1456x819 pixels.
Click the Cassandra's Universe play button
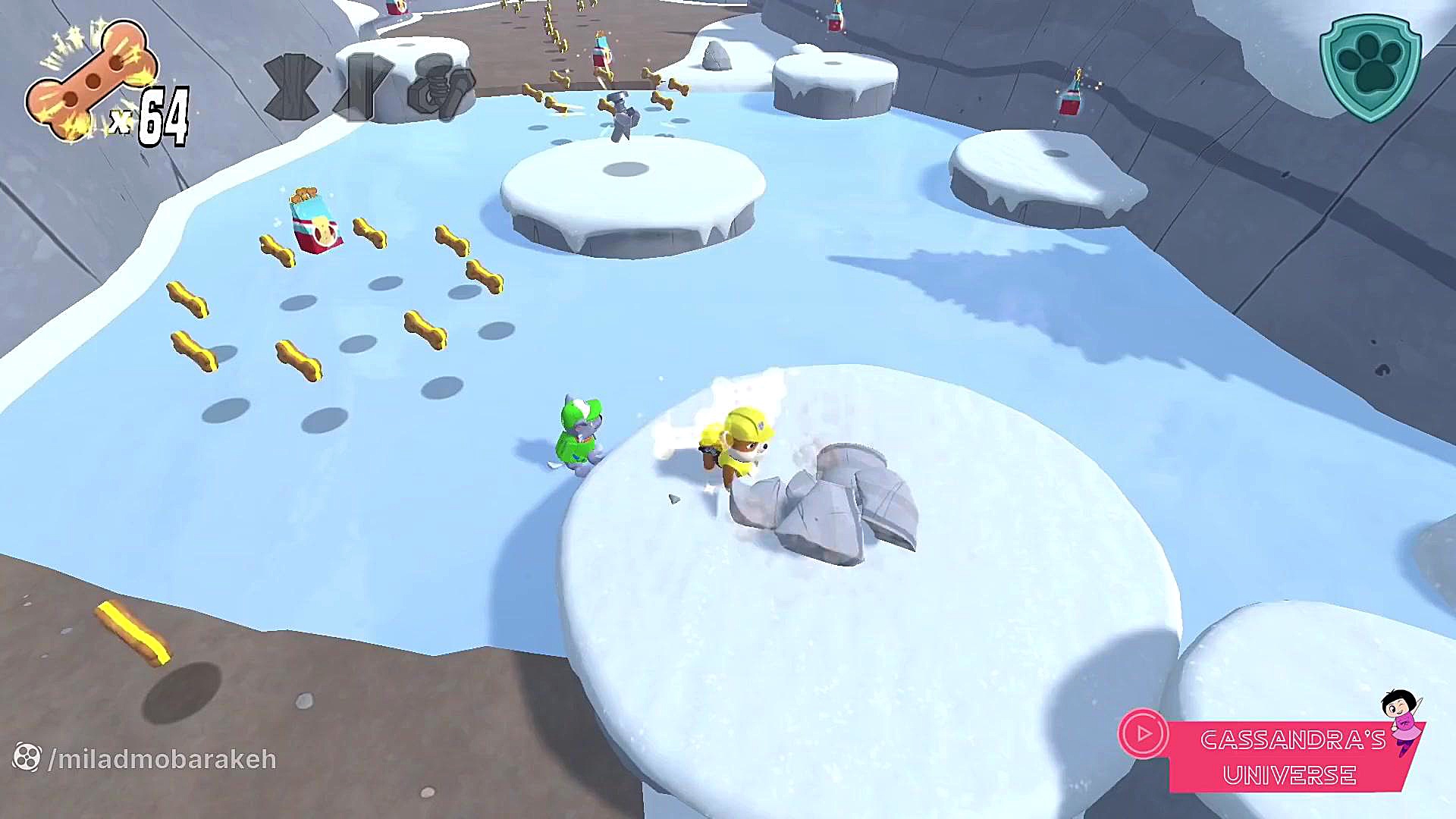[x=1143, y=733]
